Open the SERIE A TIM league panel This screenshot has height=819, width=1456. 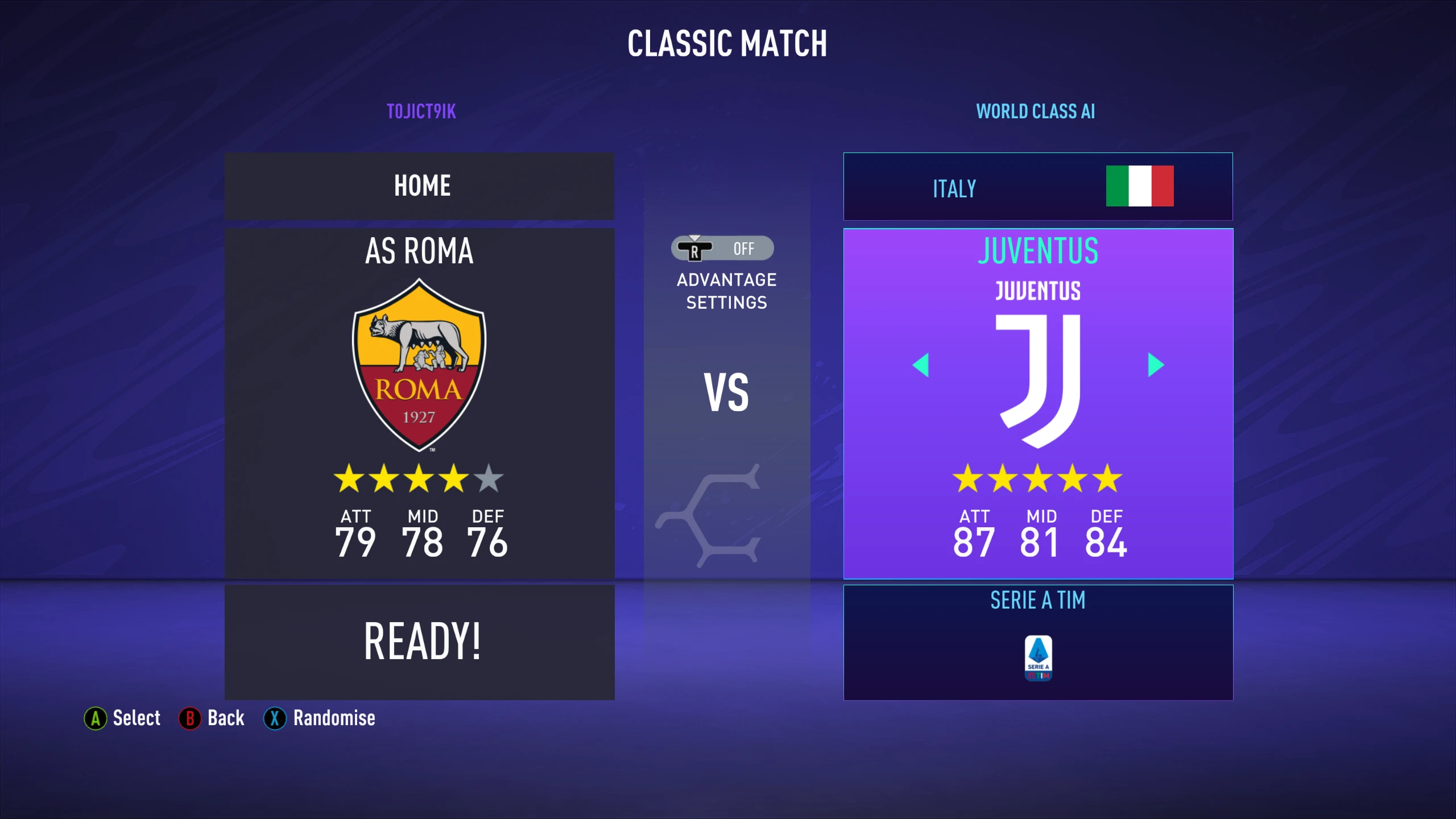coord(1037,601)
